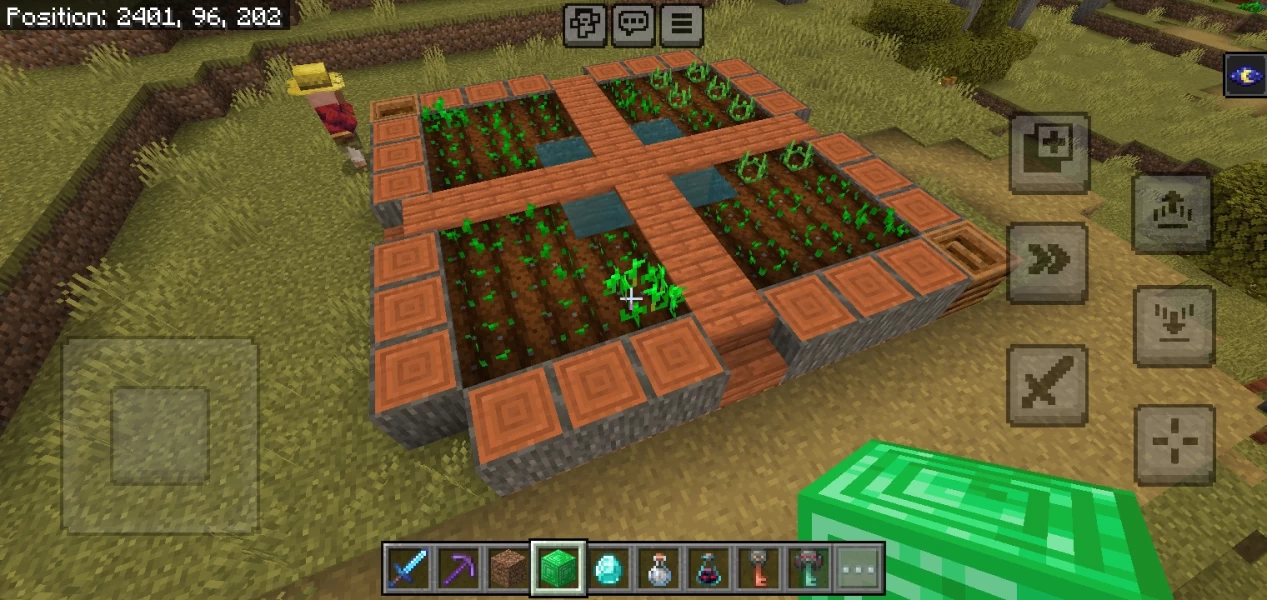Select the emerald block hotbar slot
This screenshot has width=1267, height=600.
[557, 570]
